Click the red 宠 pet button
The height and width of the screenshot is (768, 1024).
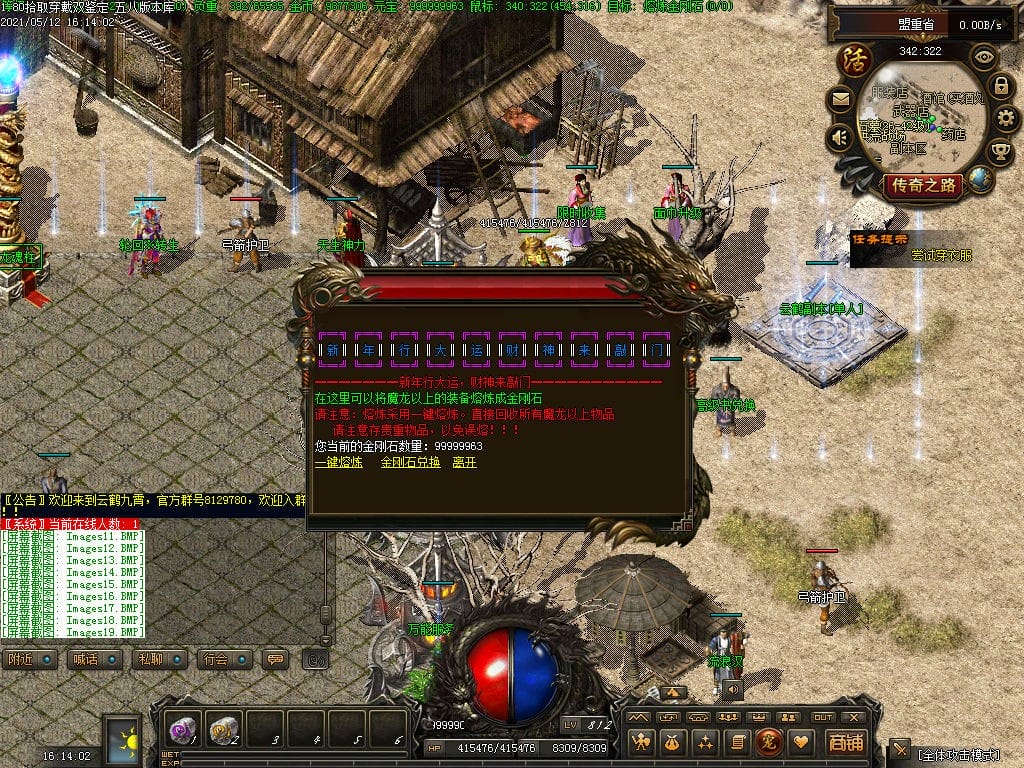point(768,742)
